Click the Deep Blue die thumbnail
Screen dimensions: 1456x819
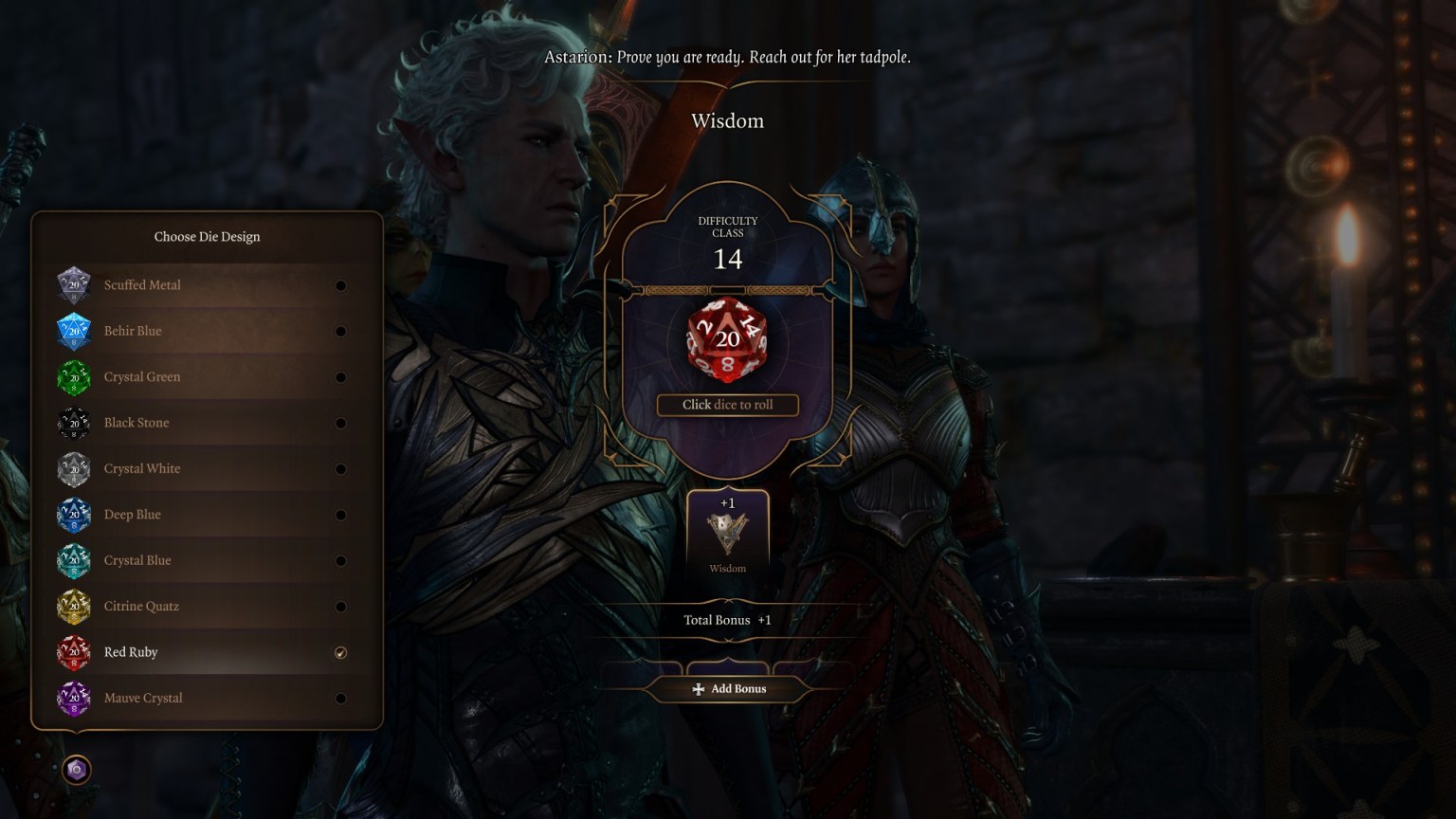74,514
